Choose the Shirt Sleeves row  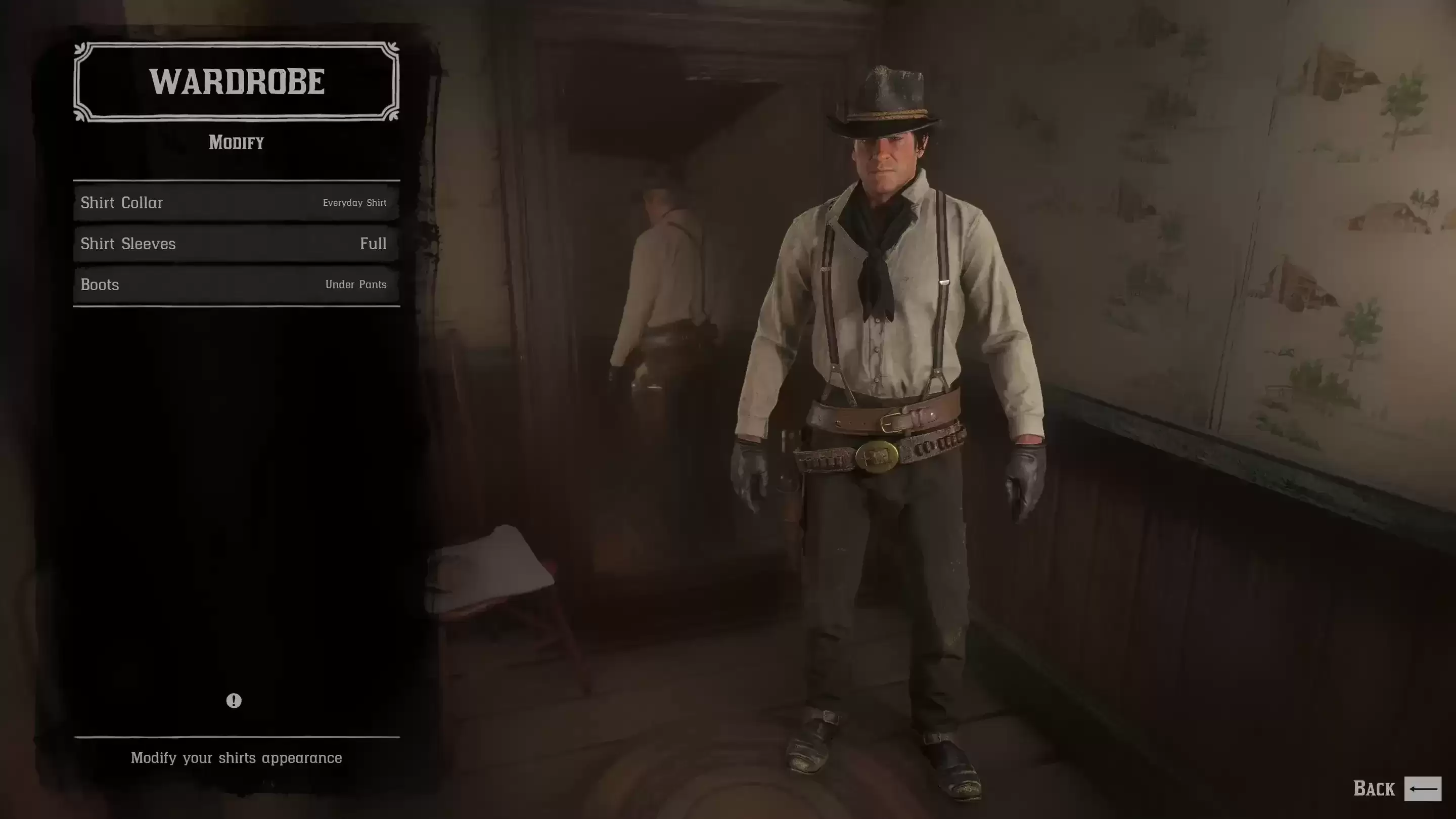(x=236, y=244)
